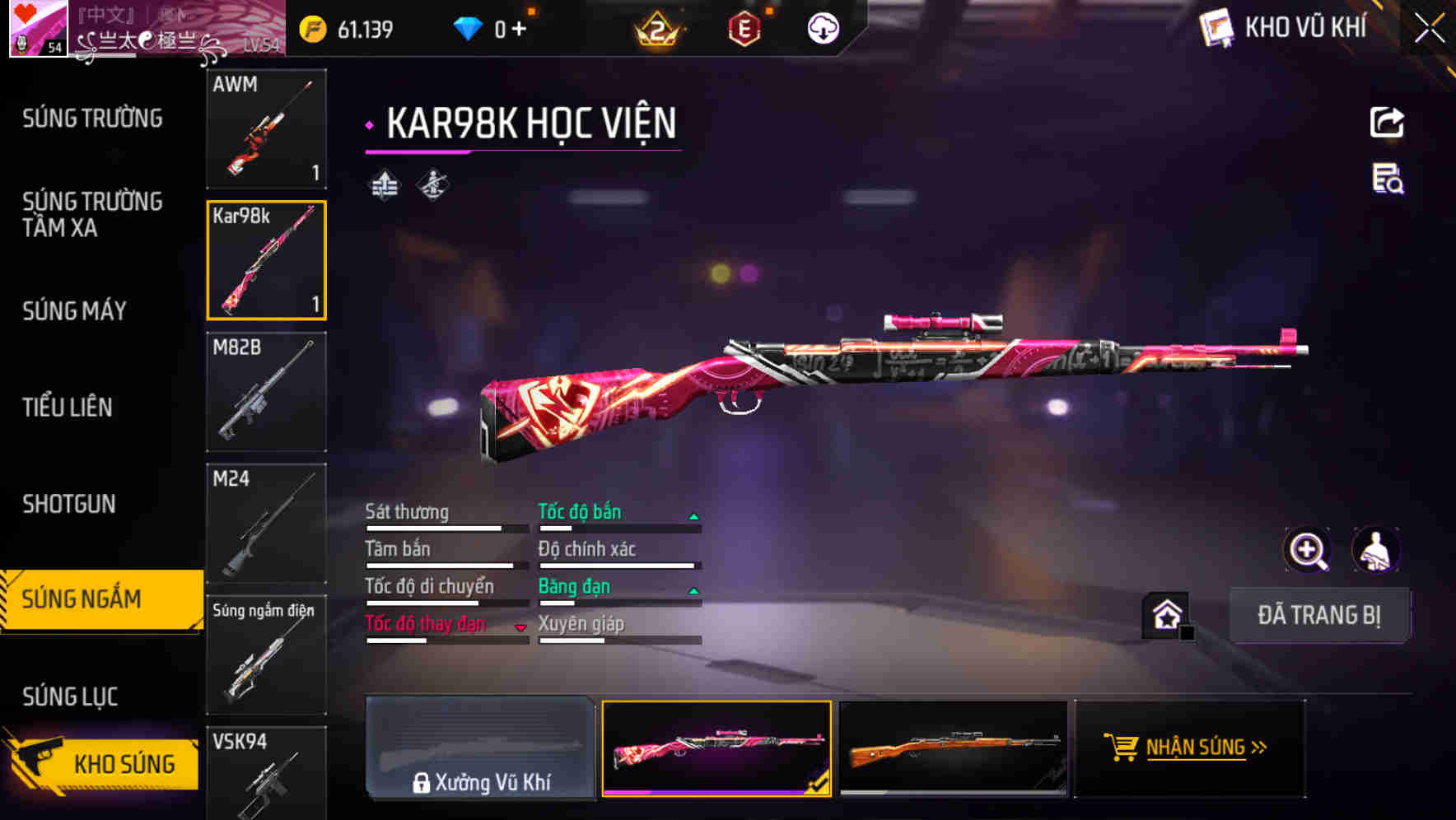Open the locked Xưởng Vũ Khí panel

click(481, 749)
